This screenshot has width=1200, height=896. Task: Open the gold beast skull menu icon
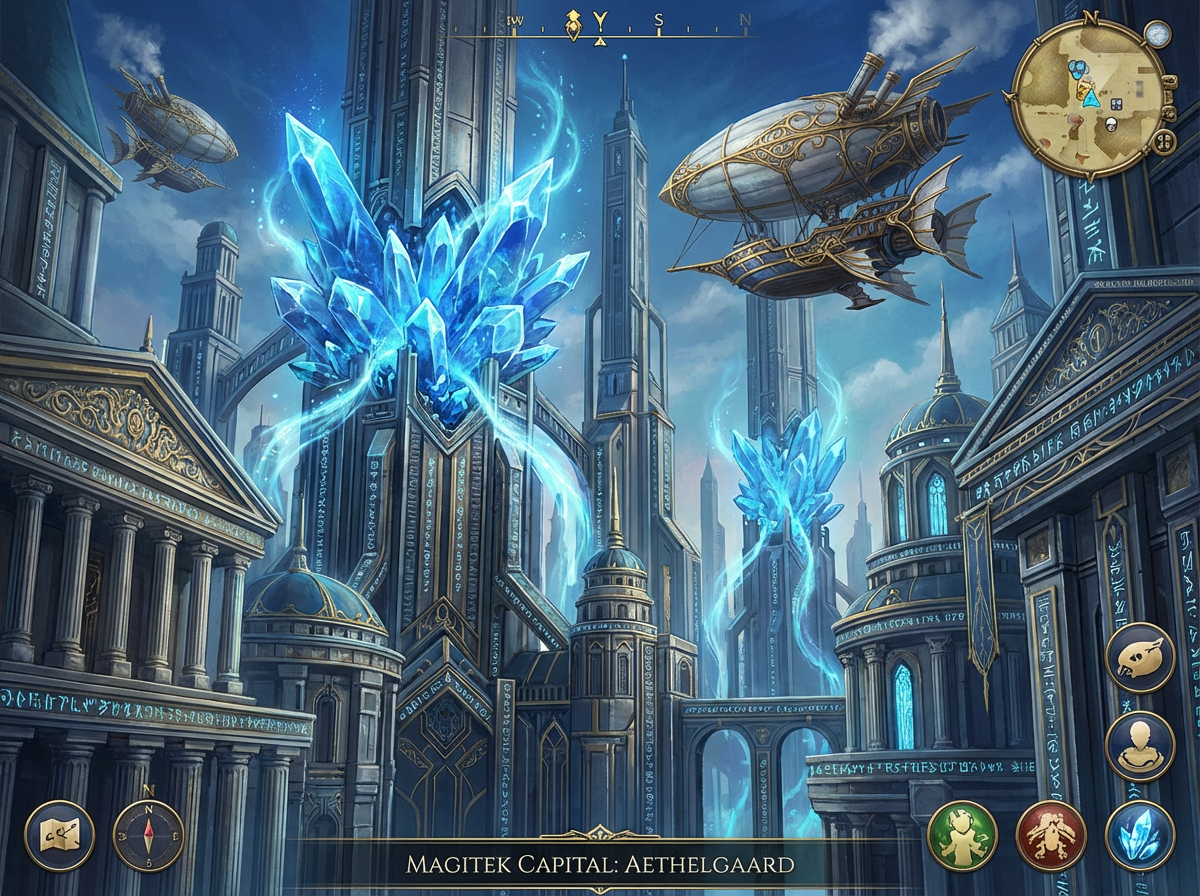point(1140,658)
